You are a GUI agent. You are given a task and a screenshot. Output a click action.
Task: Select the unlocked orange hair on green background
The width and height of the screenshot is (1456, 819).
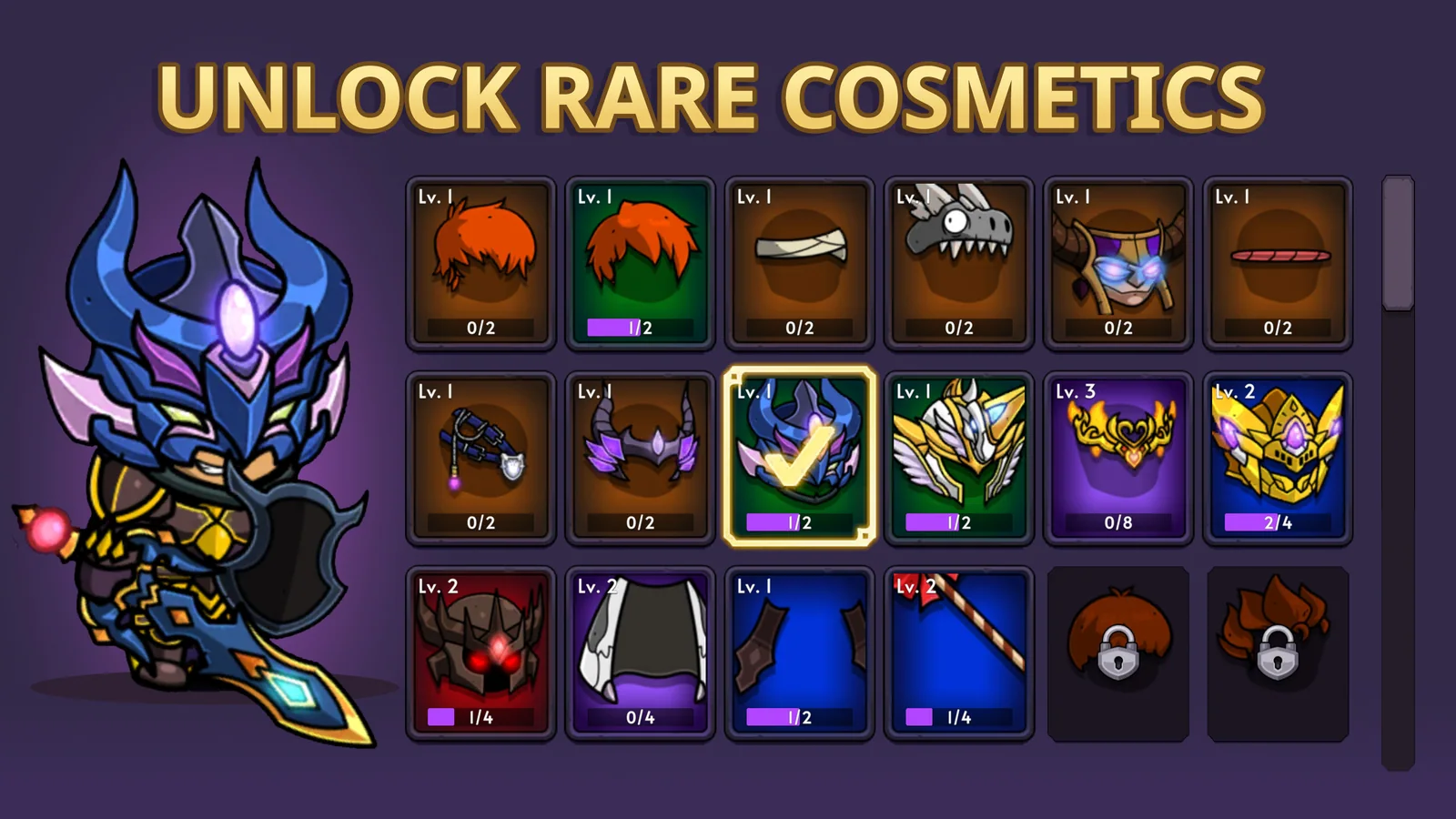click(640, 259)
